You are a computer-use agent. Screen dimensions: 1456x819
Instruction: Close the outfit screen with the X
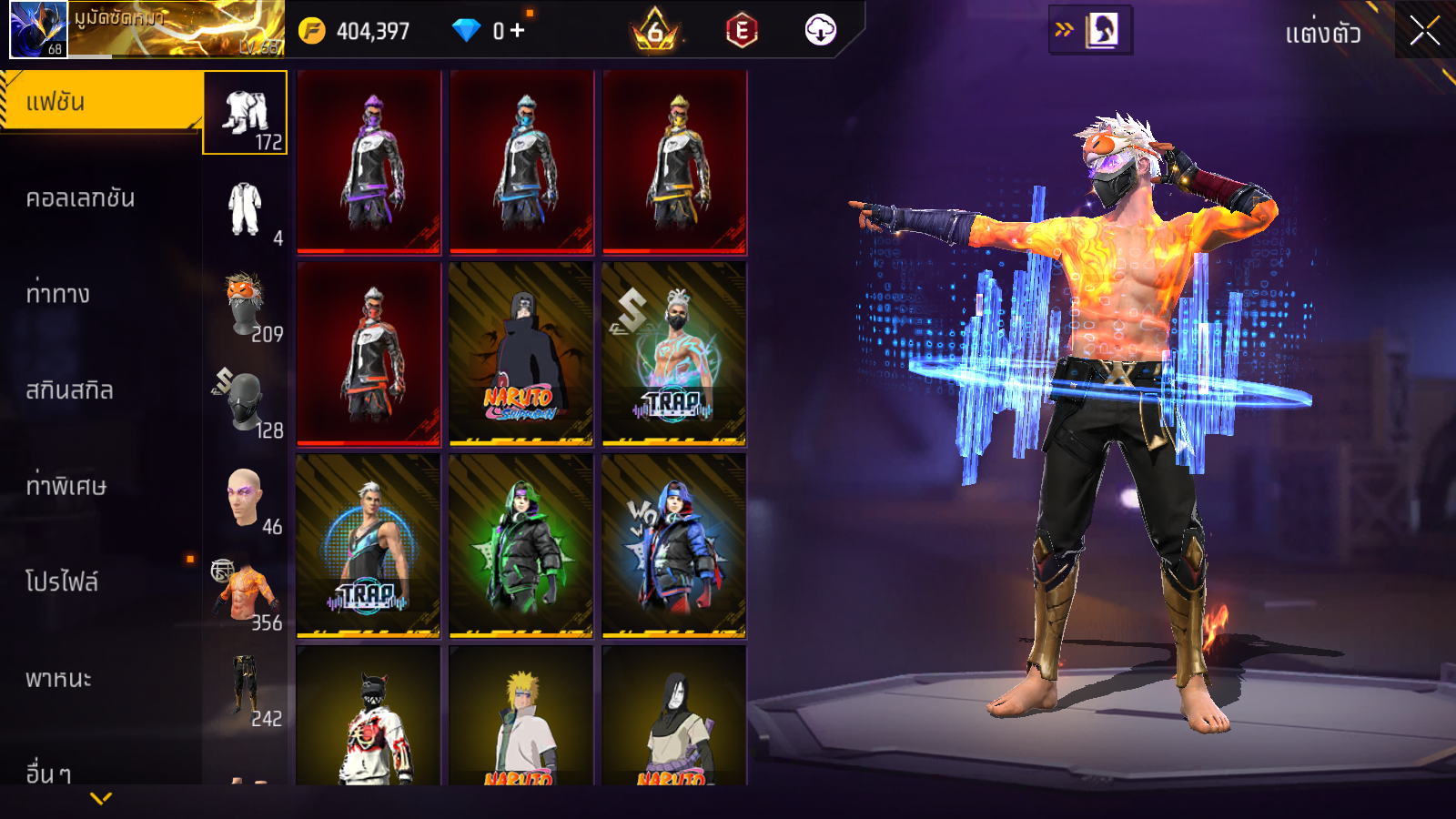click(1424, 32)
